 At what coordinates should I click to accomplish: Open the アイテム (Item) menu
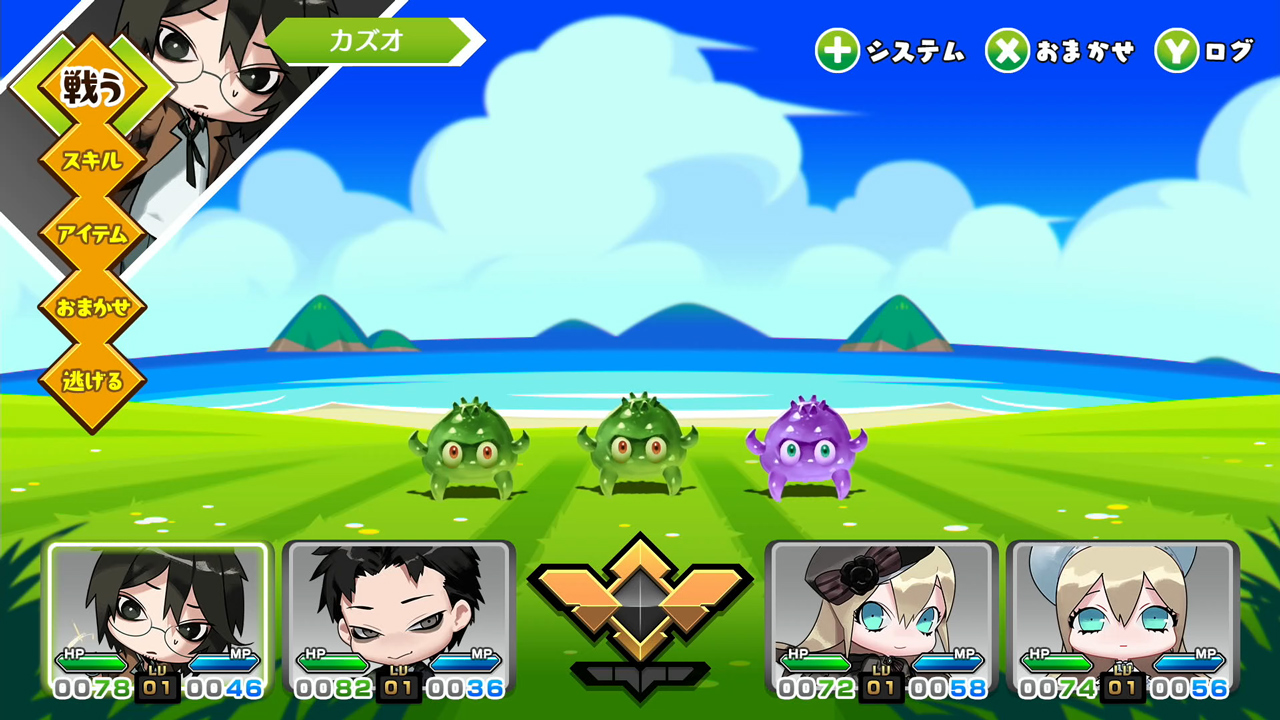coord(92,235)
